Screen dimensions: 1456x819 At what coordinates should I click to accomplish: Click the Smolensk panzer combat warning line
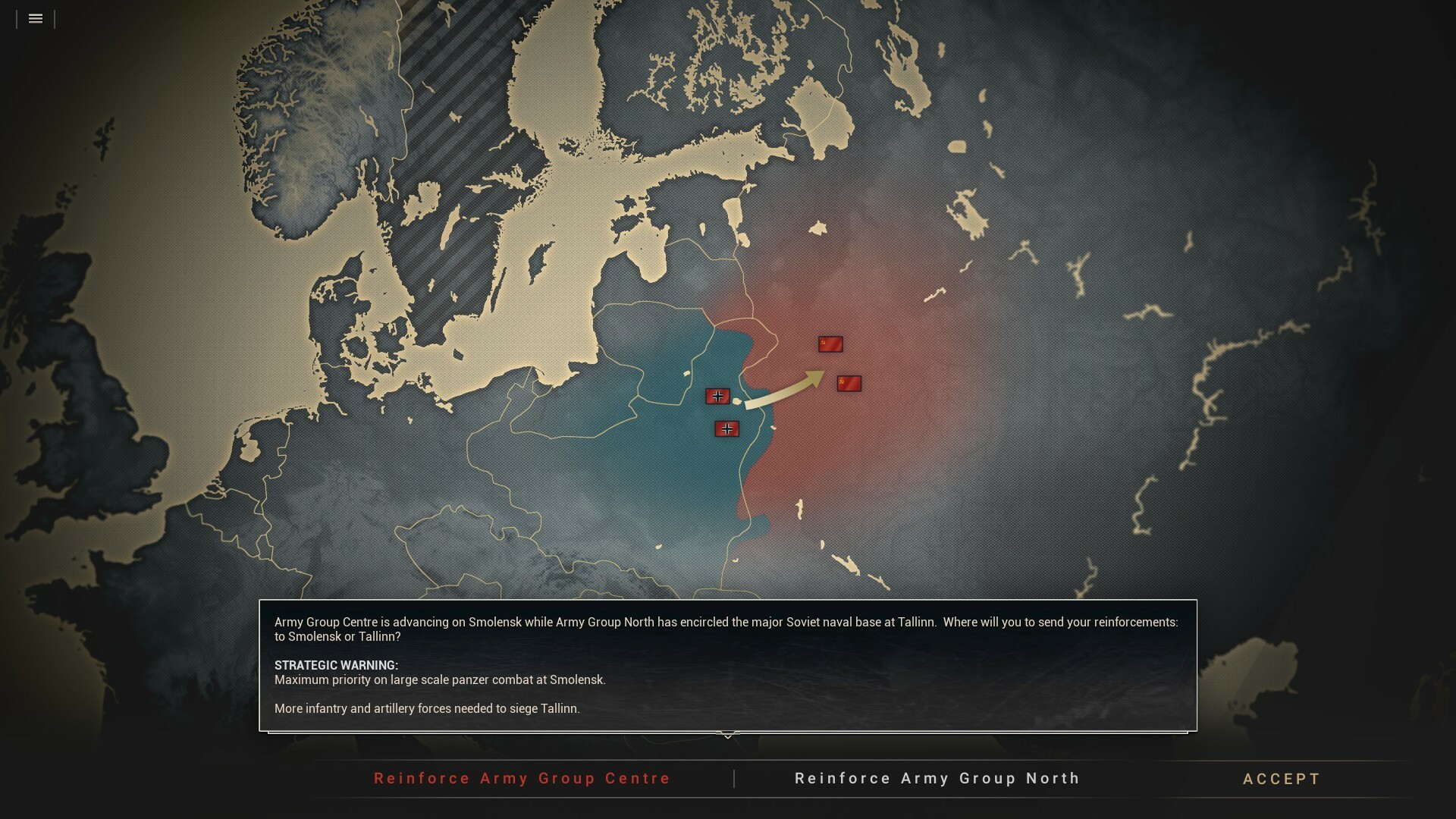(x=440, y=680)
